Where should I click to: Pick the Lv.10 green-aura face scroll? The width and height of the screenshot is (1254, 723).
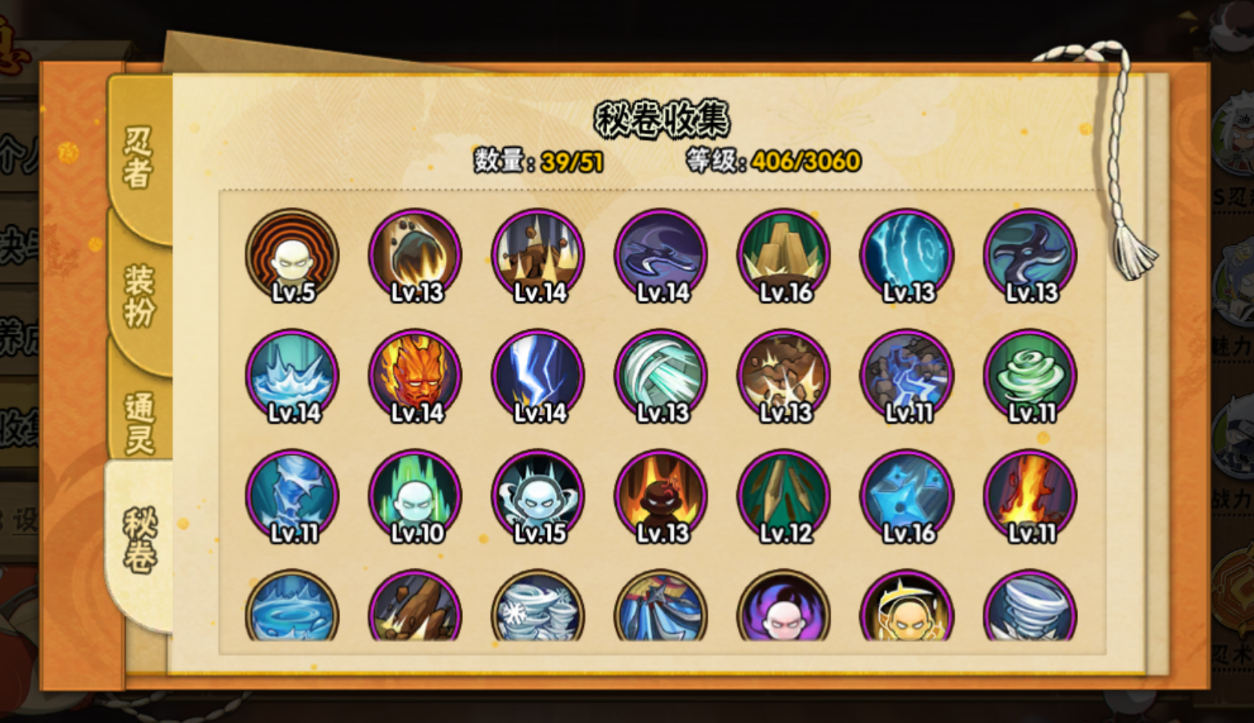tap(416, 496)
